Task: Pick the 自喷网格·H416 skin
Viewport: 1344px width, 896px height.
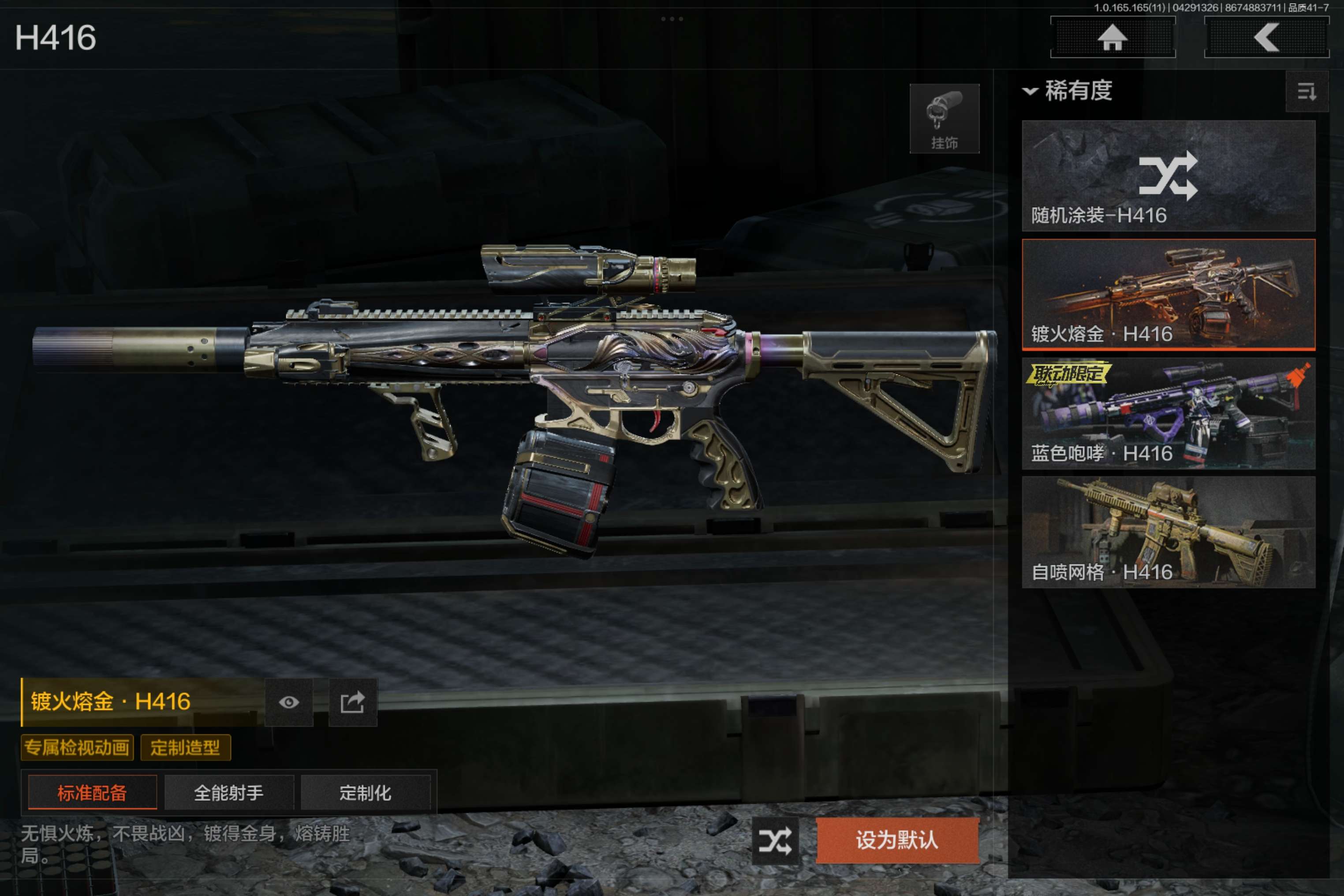Action: 1168,533
